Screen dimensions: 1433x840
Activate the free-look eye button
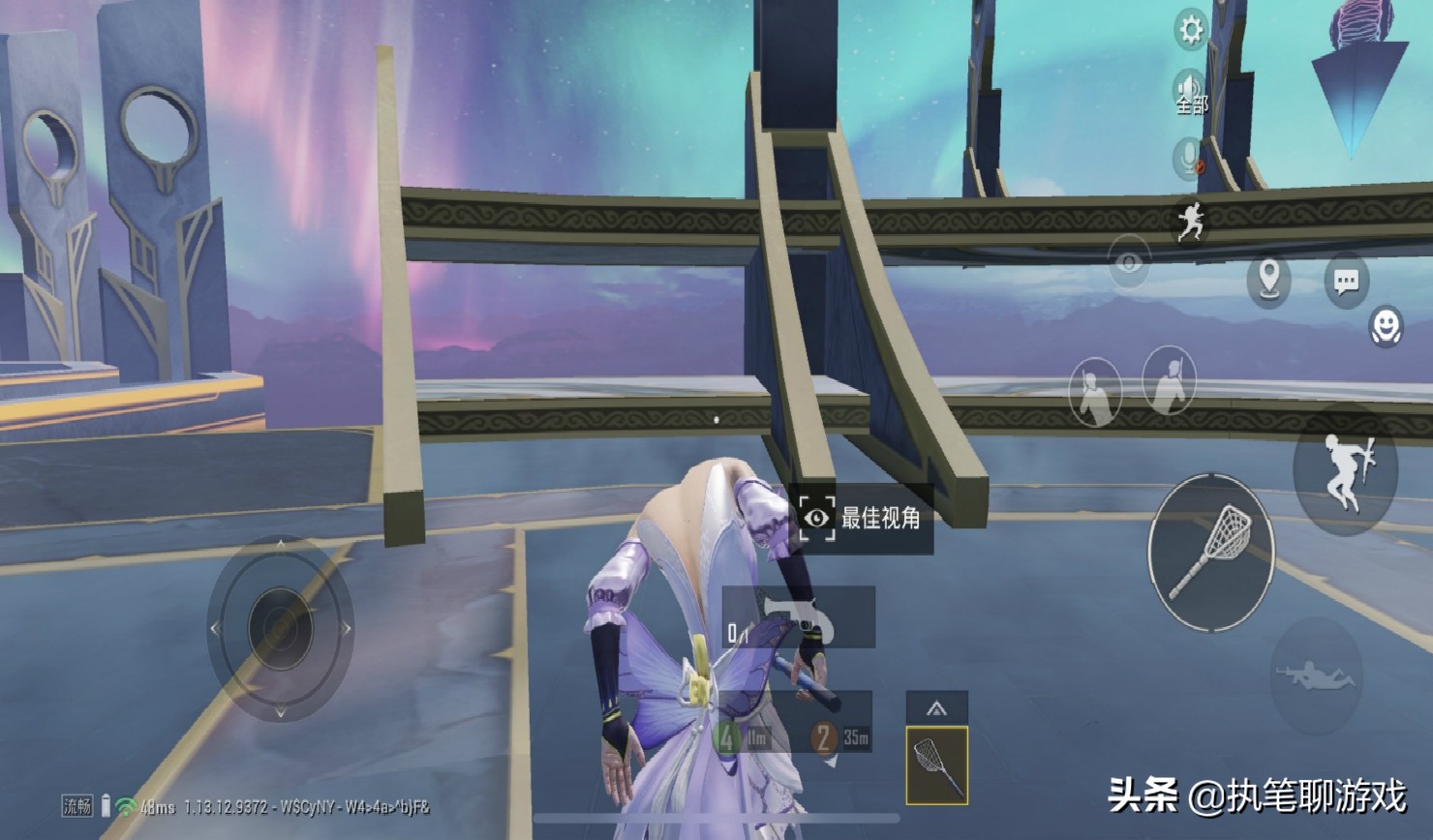pyautogui.click(x=1129, y=261)
